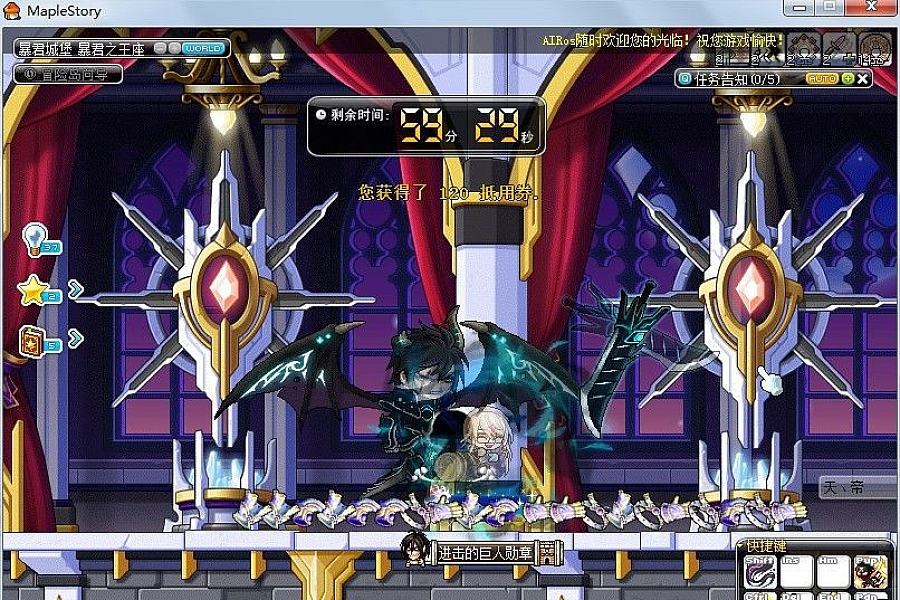Collapse the 快捷键 quick slot panel
The width and height of the screenshot is (900, 600).
(741, 547)
